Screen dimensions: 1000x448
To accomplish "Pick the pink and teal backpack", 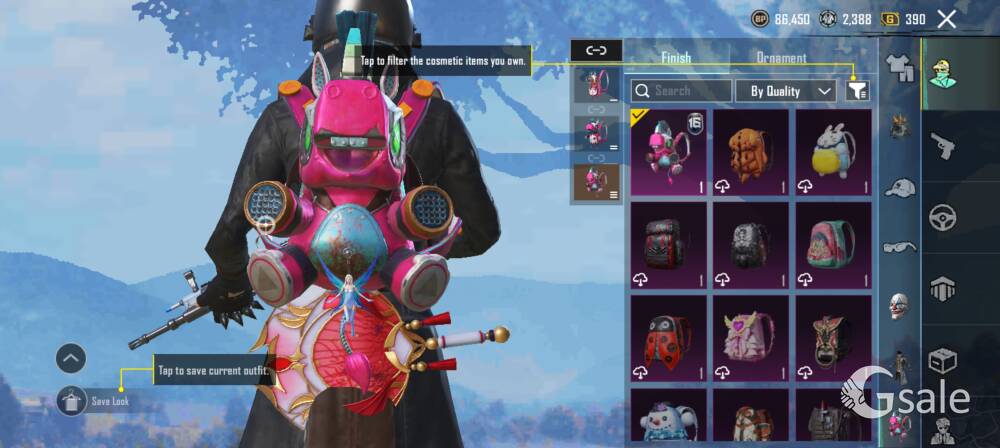I will click(832, 244).
